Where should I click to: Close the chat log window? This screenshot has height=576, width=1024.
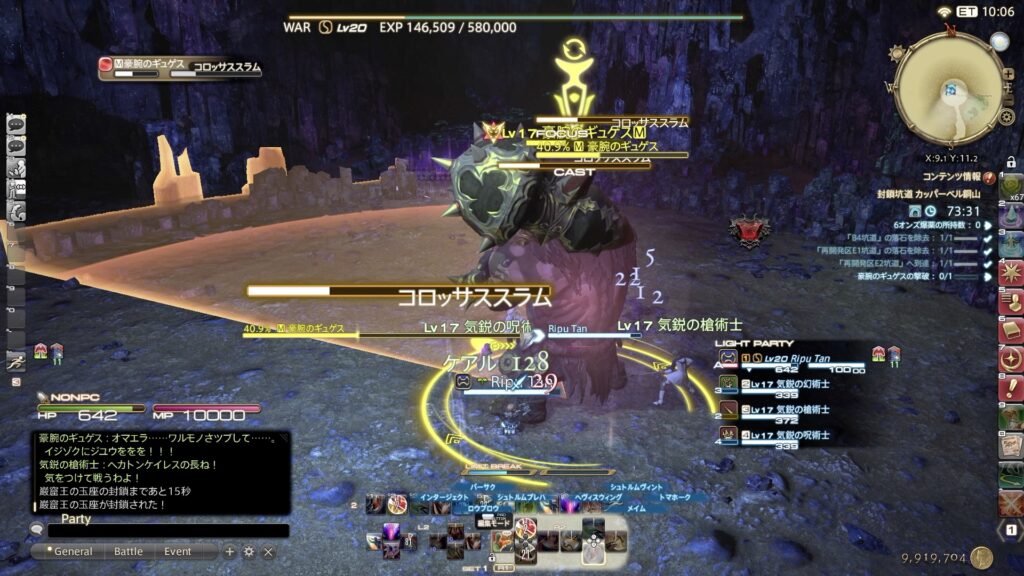click(268, 551)
